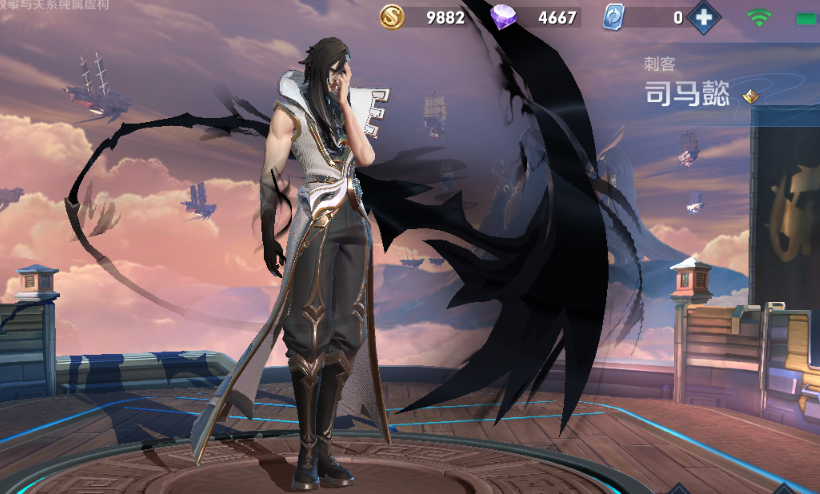Tap the plus button beside the ticket count
Viewport: 820px width, 494px height.
[x=705, y=17]
